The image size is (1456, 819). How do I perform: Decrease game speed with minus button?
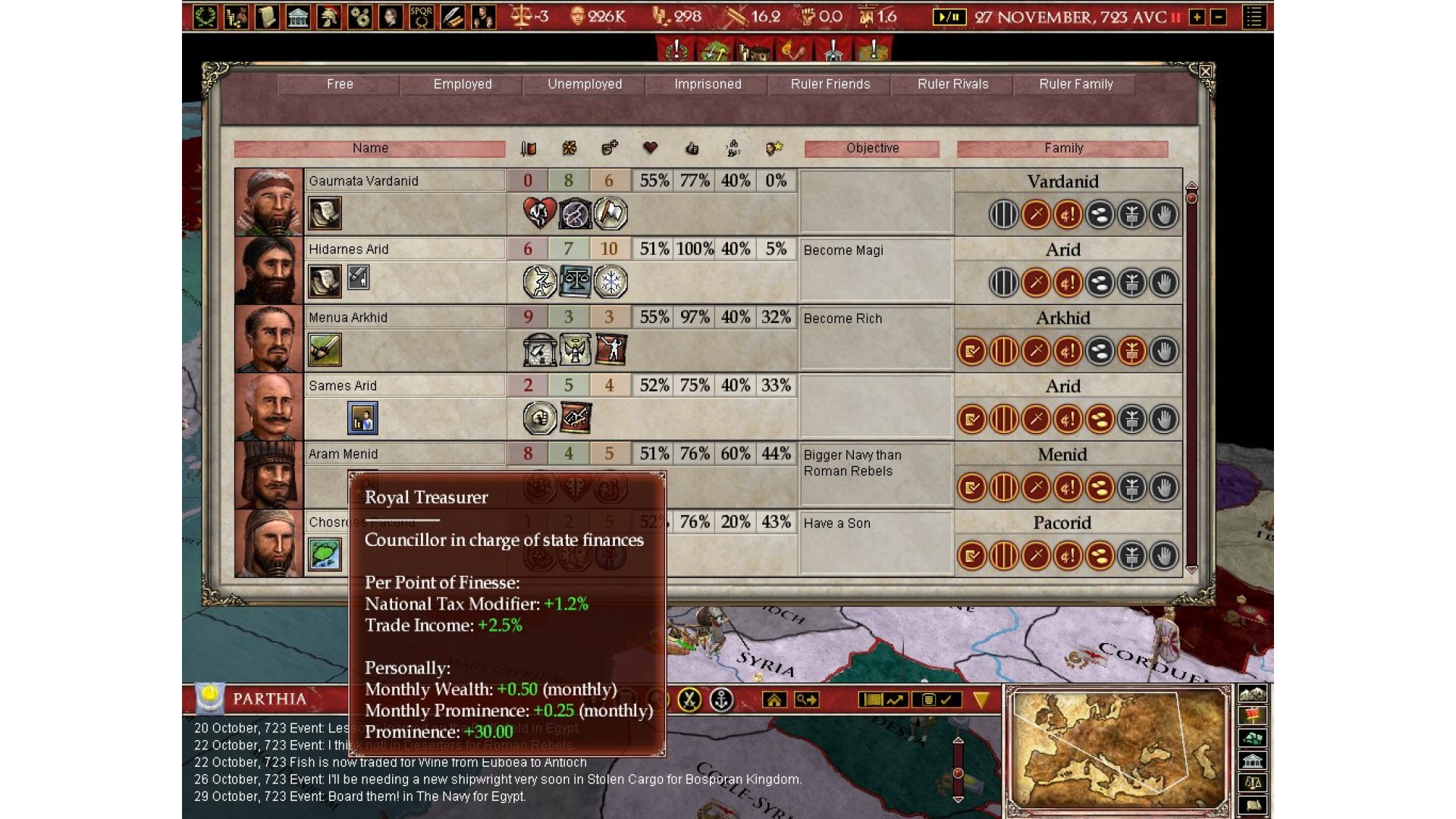point(1219,17)
